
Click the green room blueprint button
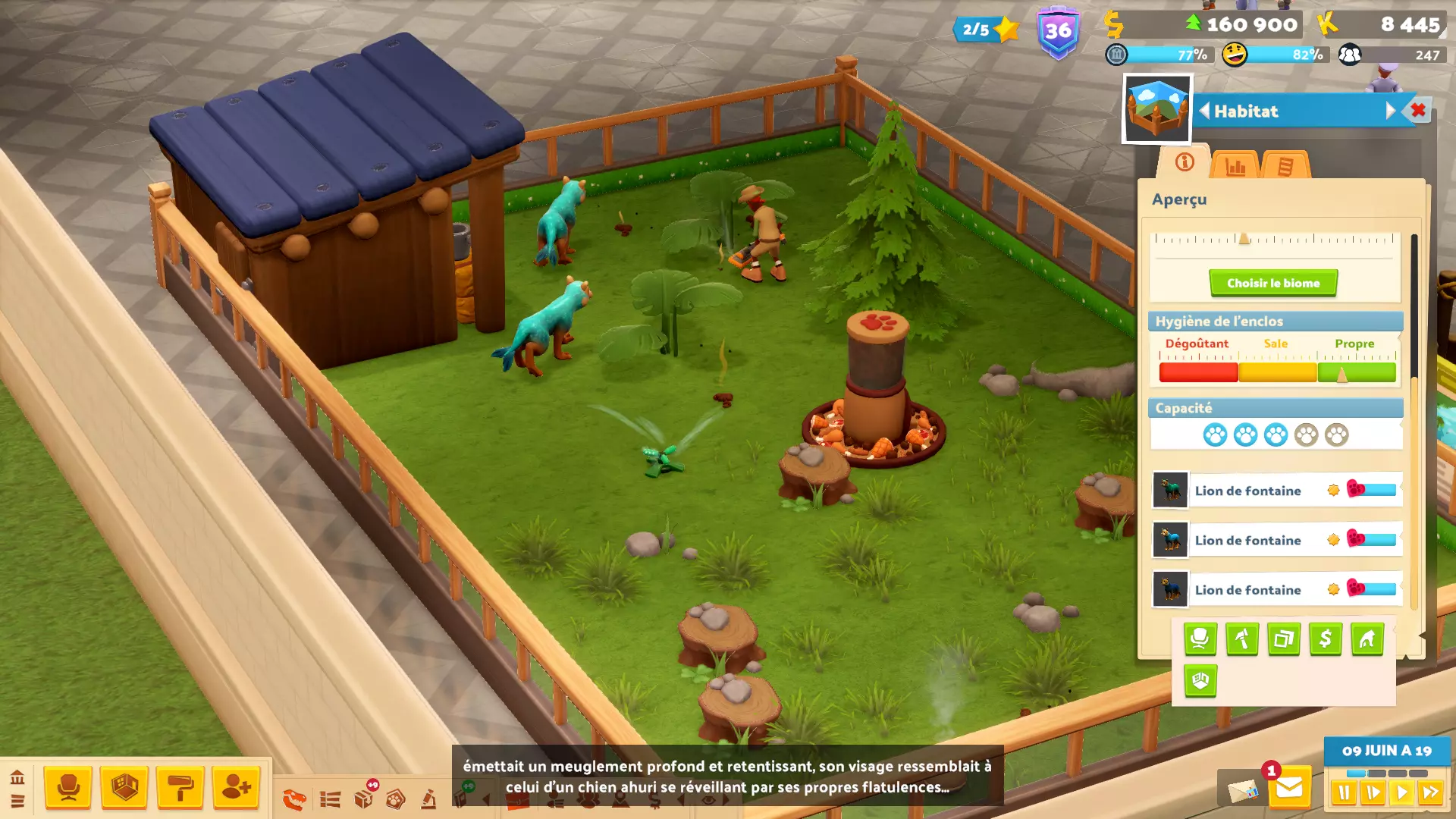(1200, 680)
